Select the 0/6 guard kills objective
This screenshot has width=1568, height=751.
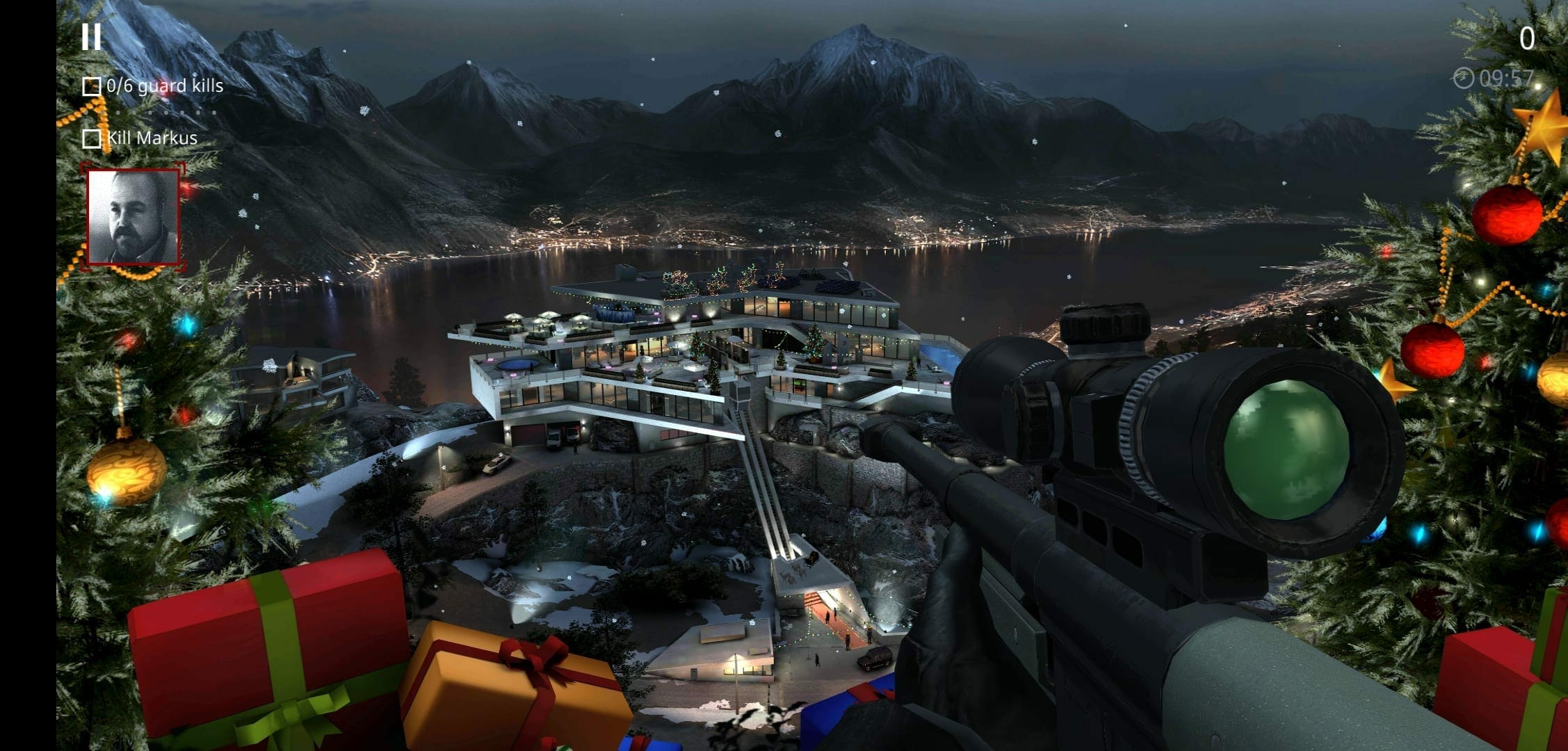(x=154, y=86)
